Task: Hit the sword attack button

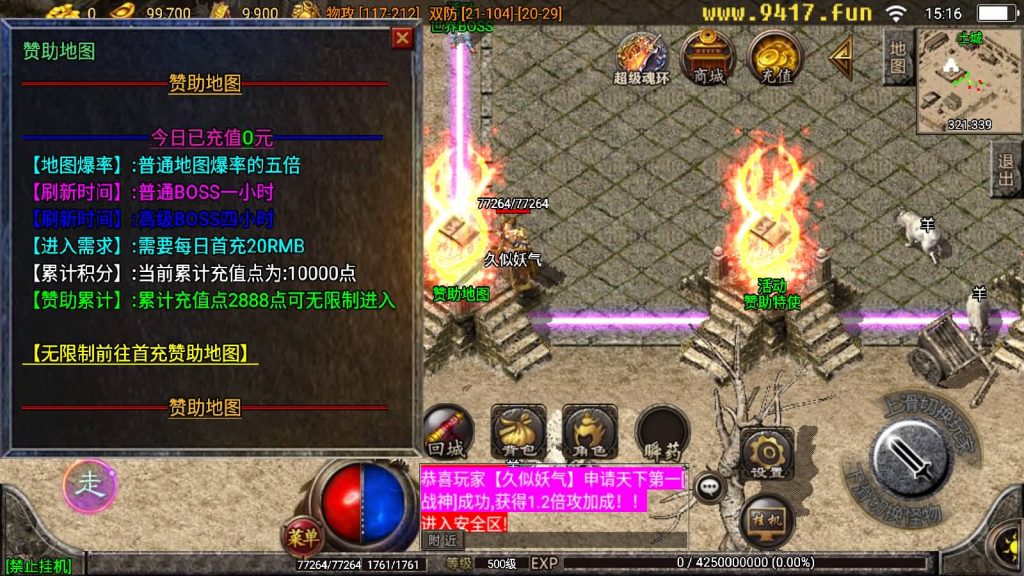Action: 912,456
